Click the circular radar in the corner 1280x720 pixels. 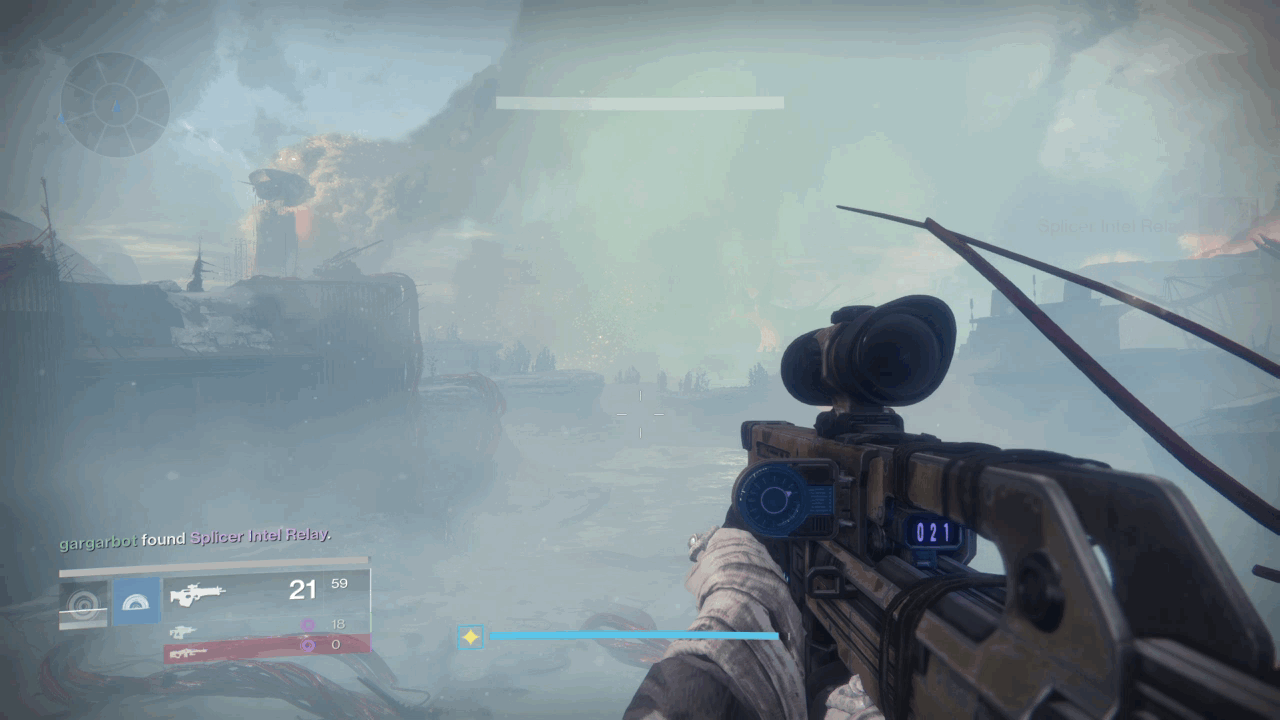pyautogui.click(x=115, y=104)
